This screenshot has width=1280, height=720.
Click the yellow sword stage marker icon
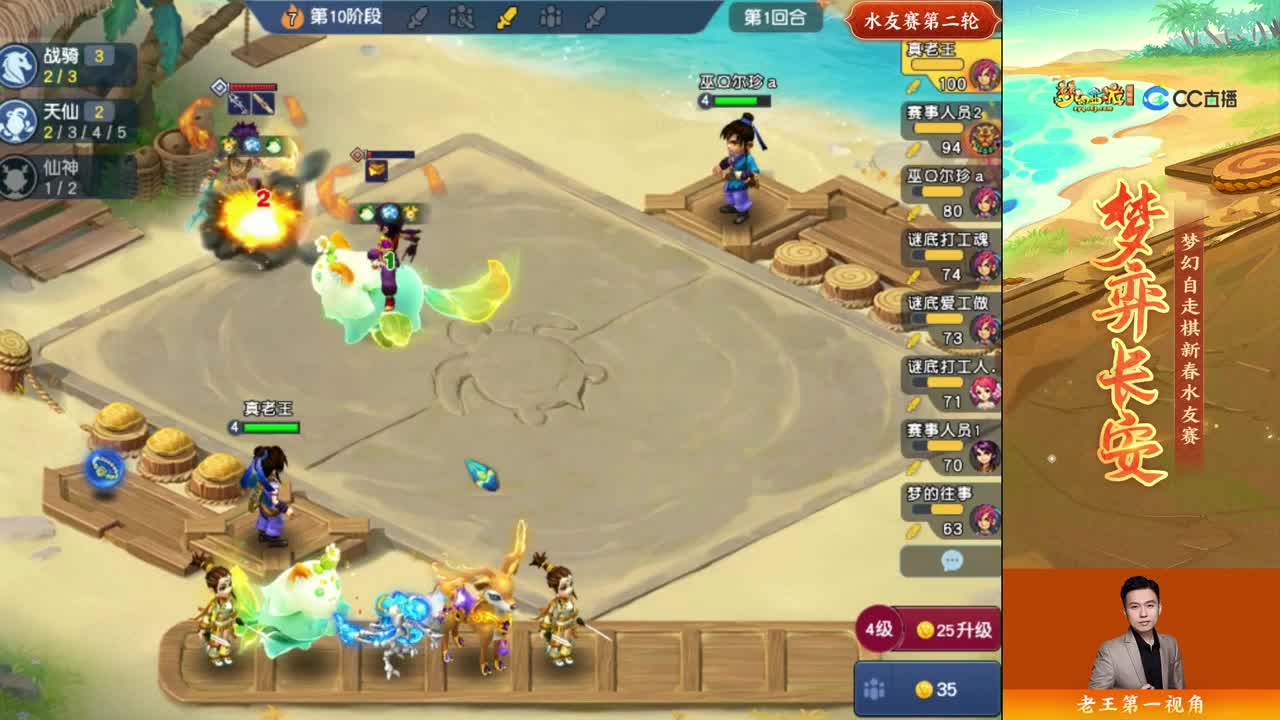tap(505, 17)
